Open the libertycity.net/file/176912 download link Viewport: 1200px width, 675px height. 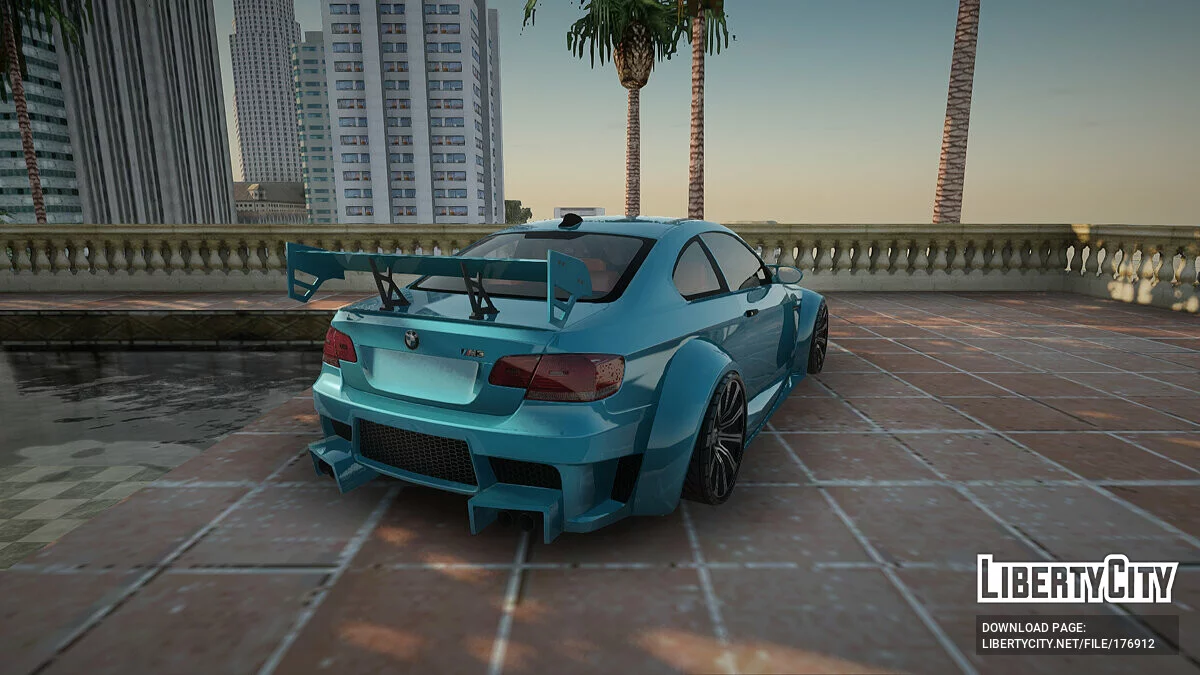(1068, 643)
